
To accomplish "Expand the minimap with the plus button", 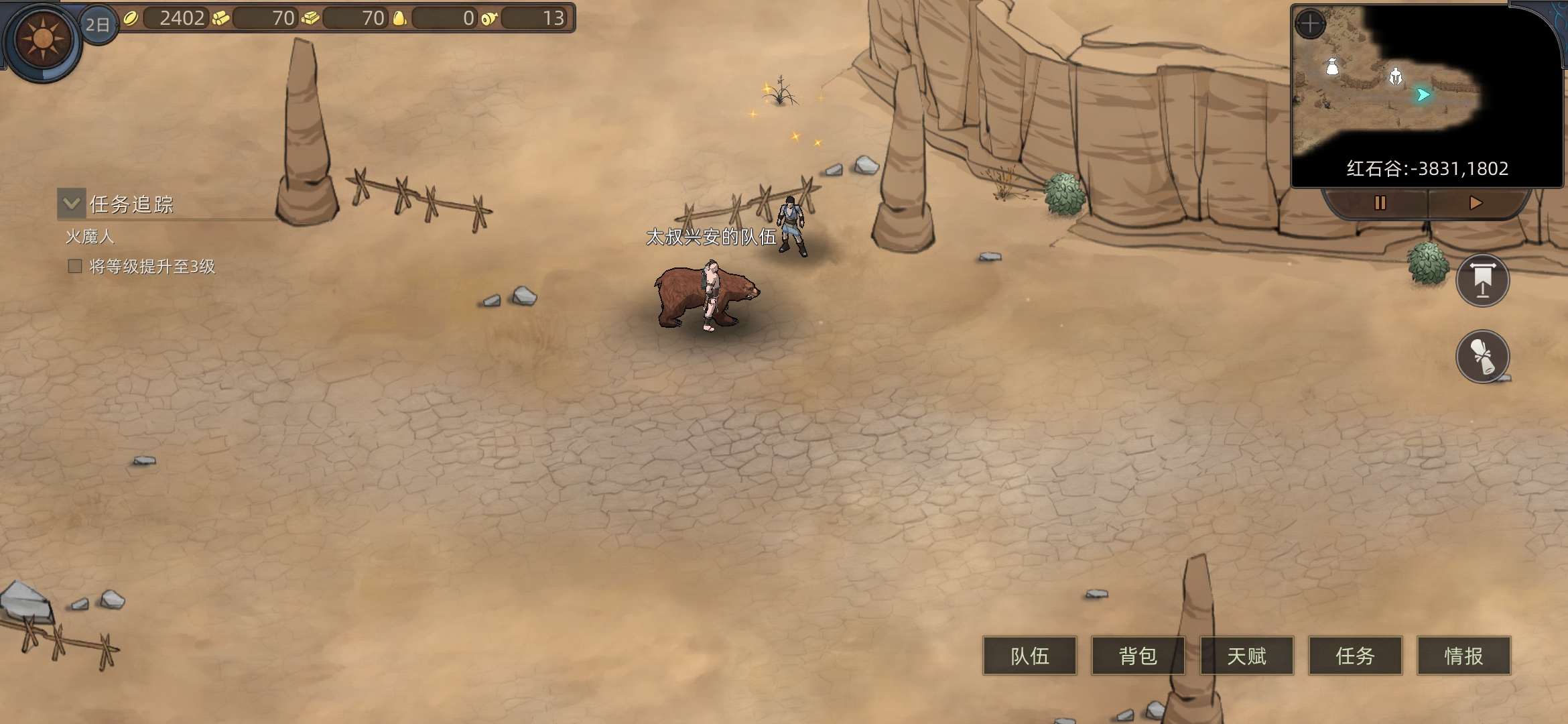I will click(1310, 25).
